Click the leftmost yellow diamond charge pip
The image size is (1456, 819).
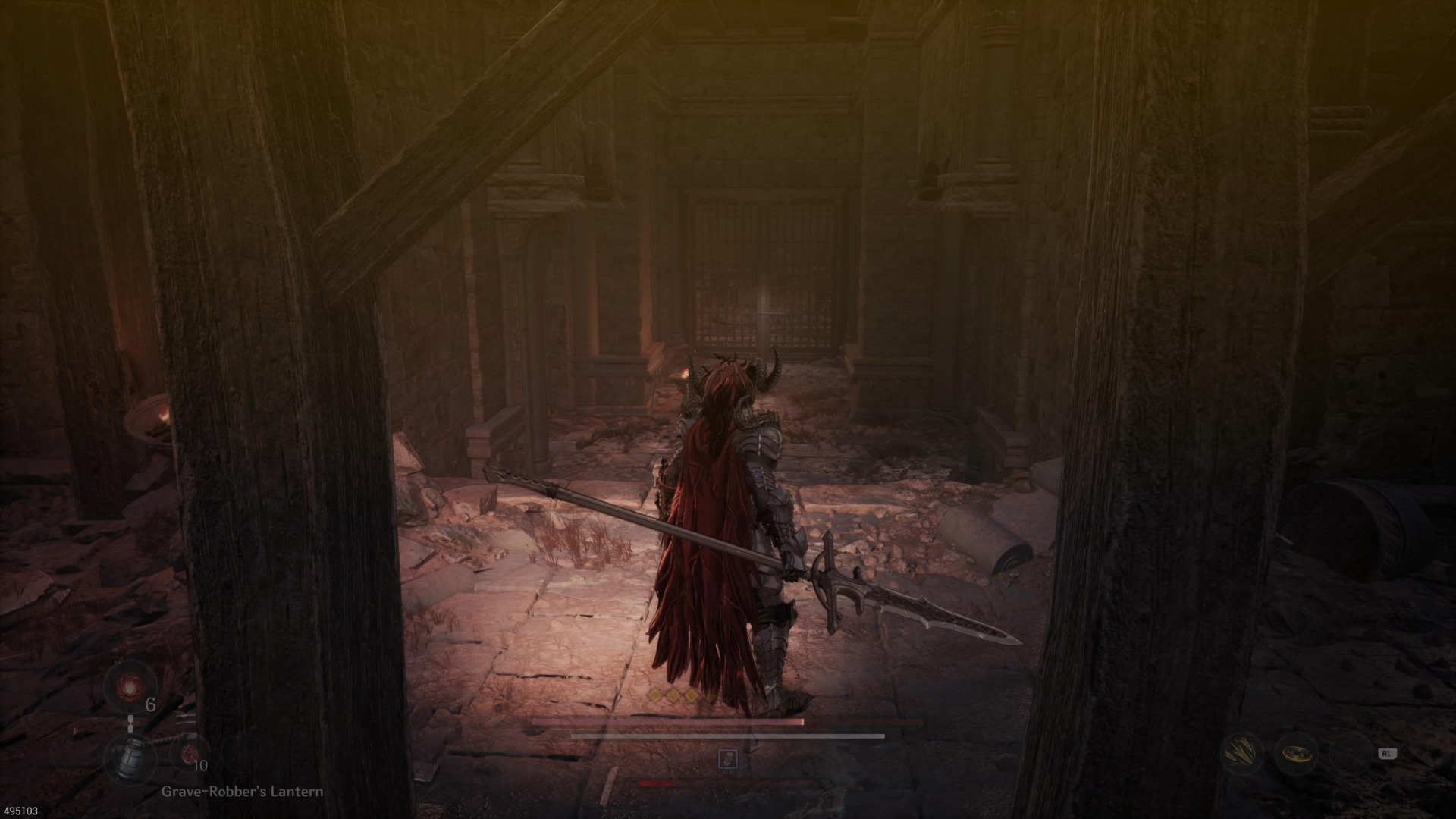point(654,695)
